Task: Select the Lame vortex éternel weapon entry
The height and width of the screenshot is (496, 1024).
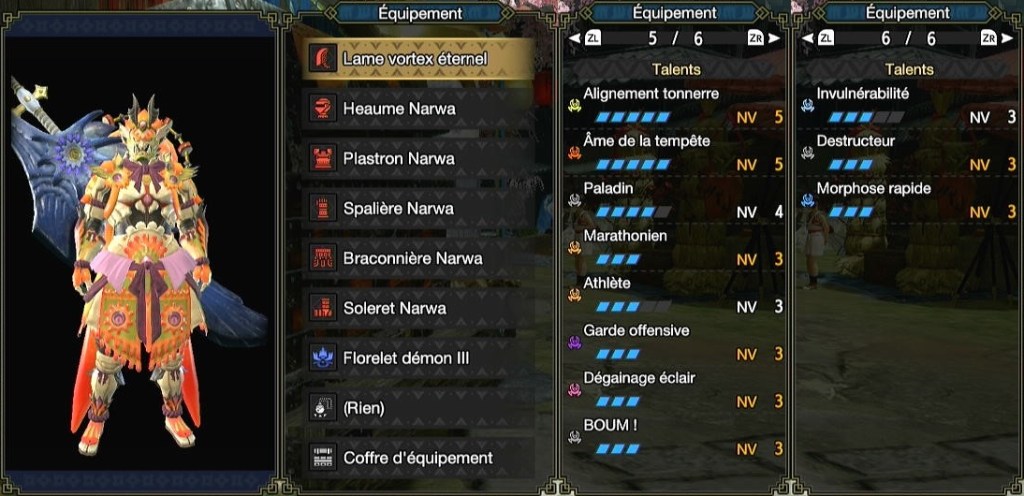Action: click(x=415, y=59)
